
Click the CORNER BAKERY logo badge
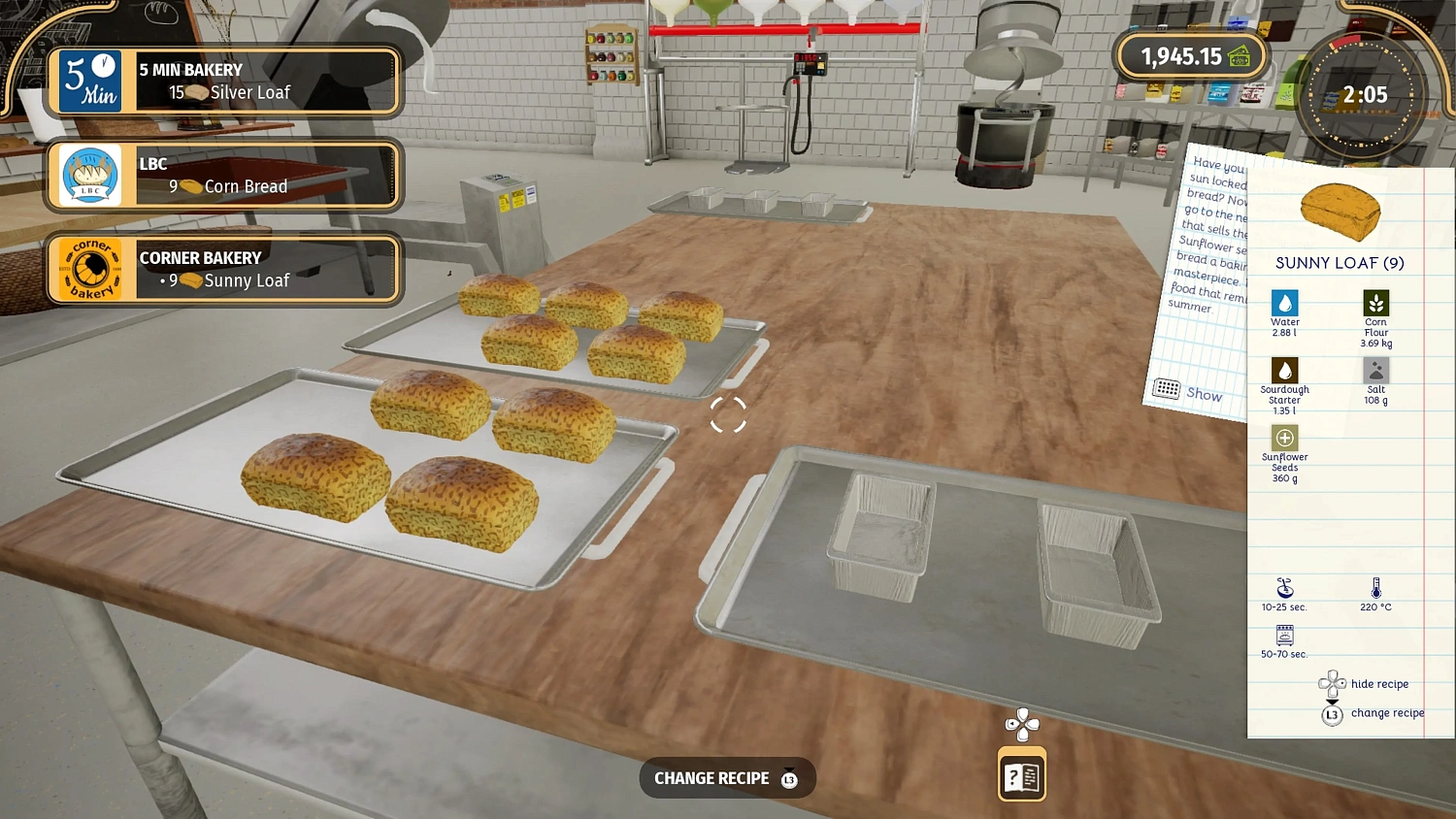(x=89, y=269)
